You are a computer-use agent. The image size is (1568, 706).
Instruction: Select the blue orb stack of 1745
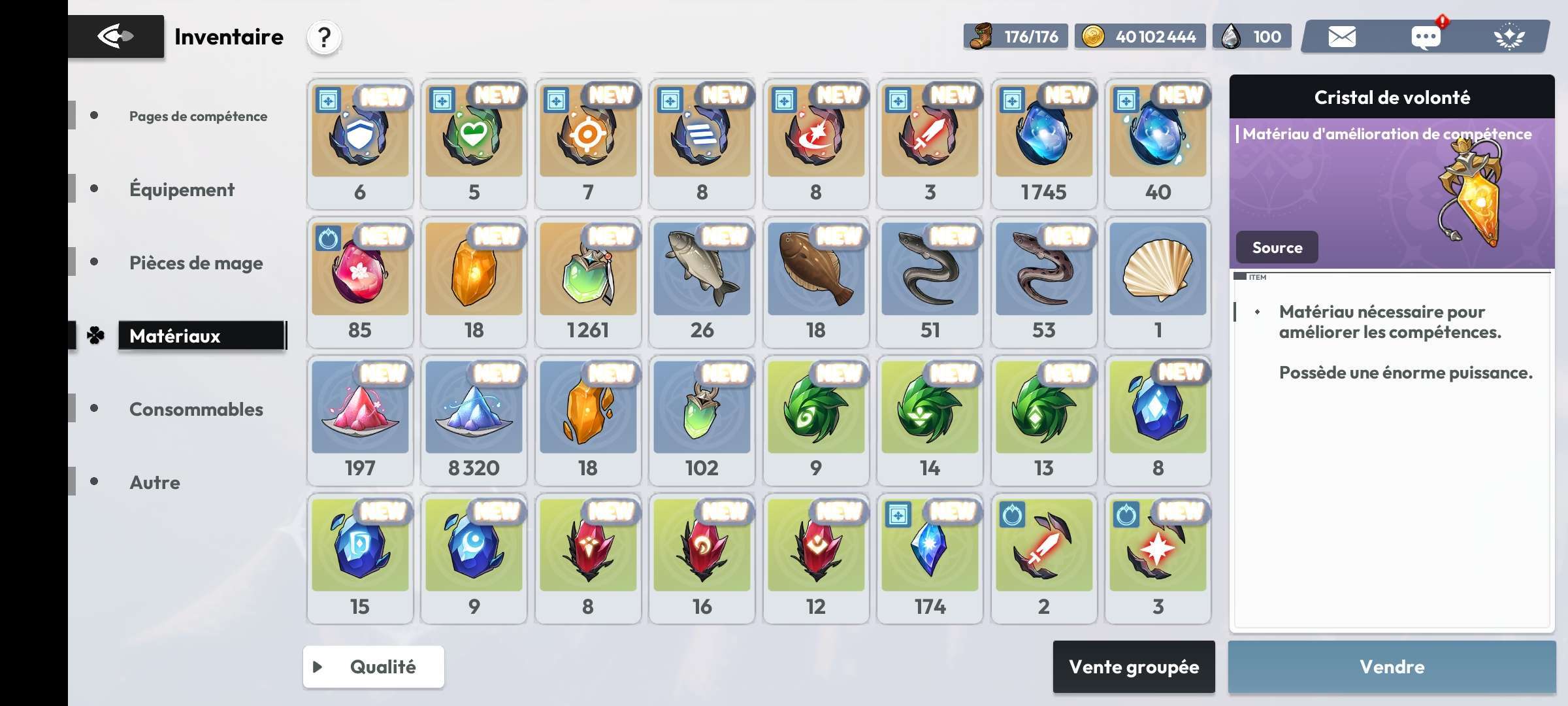(1043, 143)
